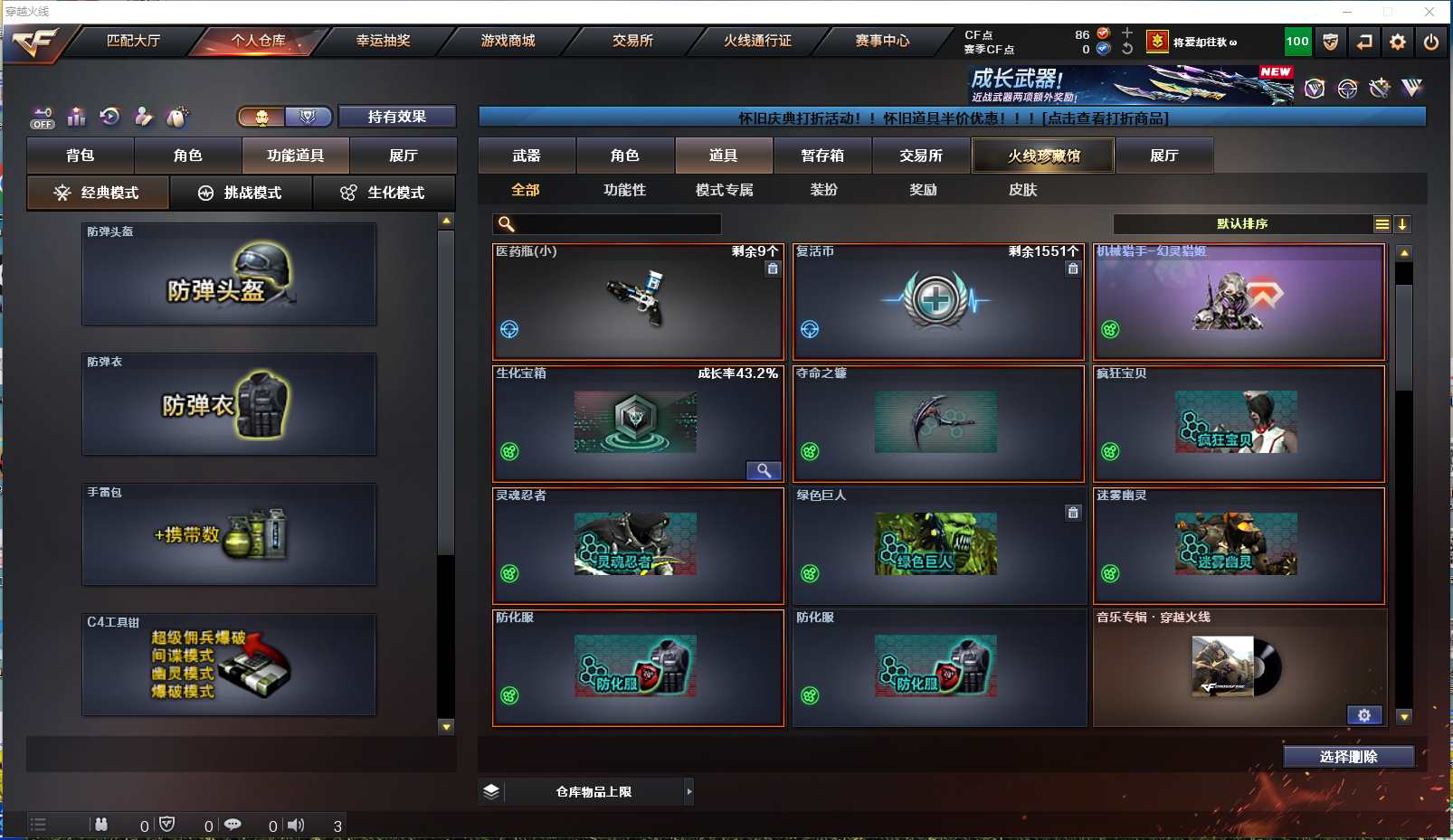Select the 复活币 revive coin item
1453x840 pixels.
pyautogui.click(x=938, y=301)
